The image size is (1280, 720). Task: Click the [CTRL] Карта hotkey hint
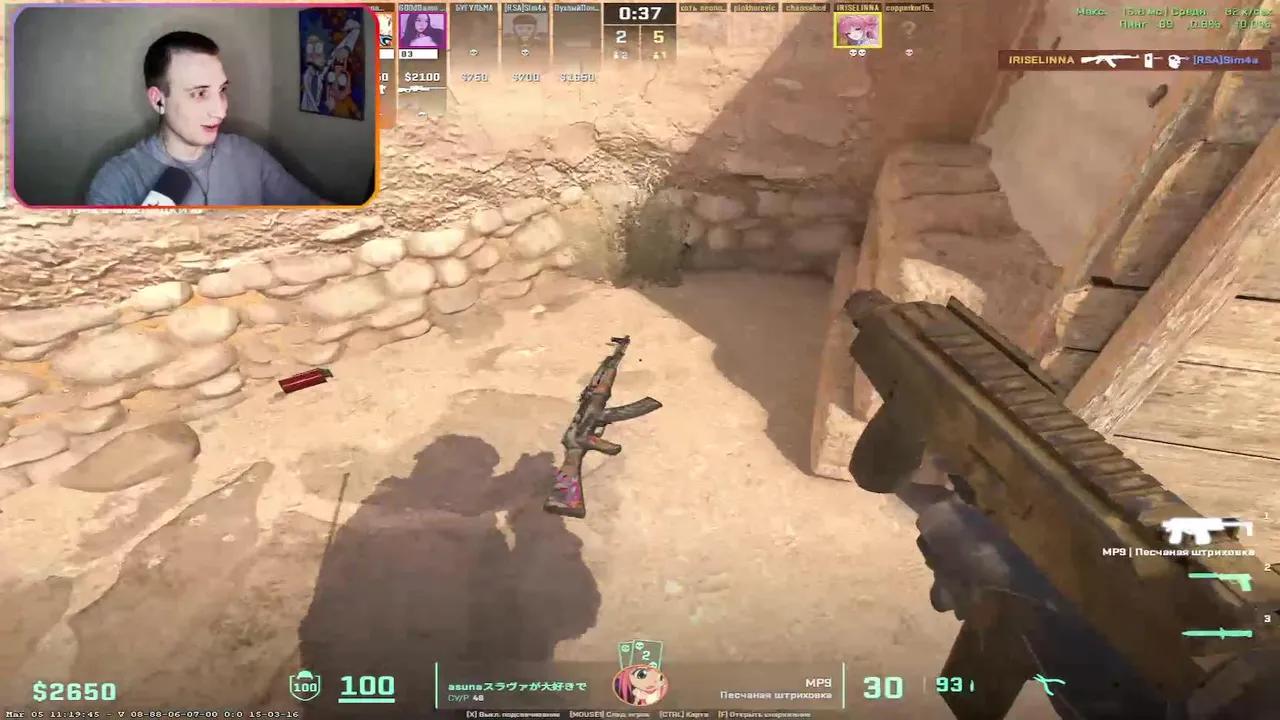point(685,714)
